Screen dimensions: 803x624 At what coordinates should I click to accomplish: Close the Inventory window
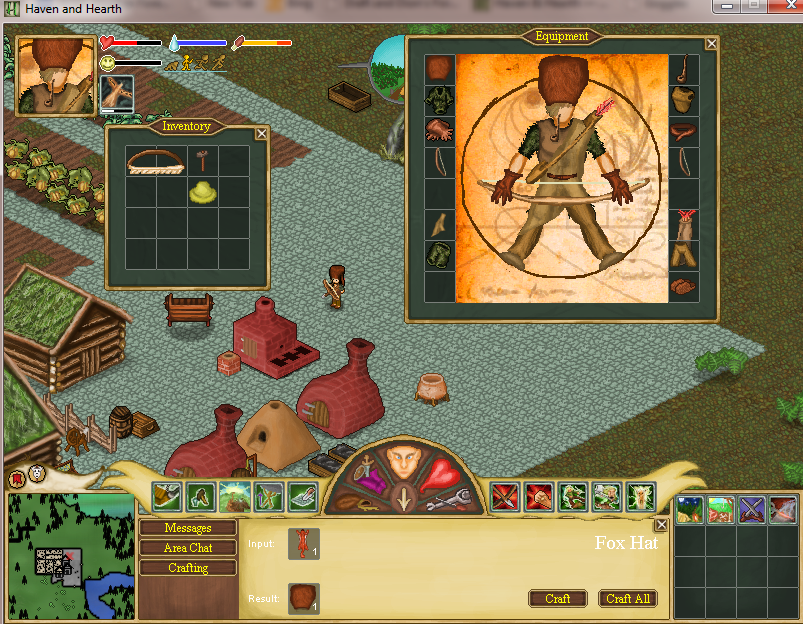(x=261, y=133)
